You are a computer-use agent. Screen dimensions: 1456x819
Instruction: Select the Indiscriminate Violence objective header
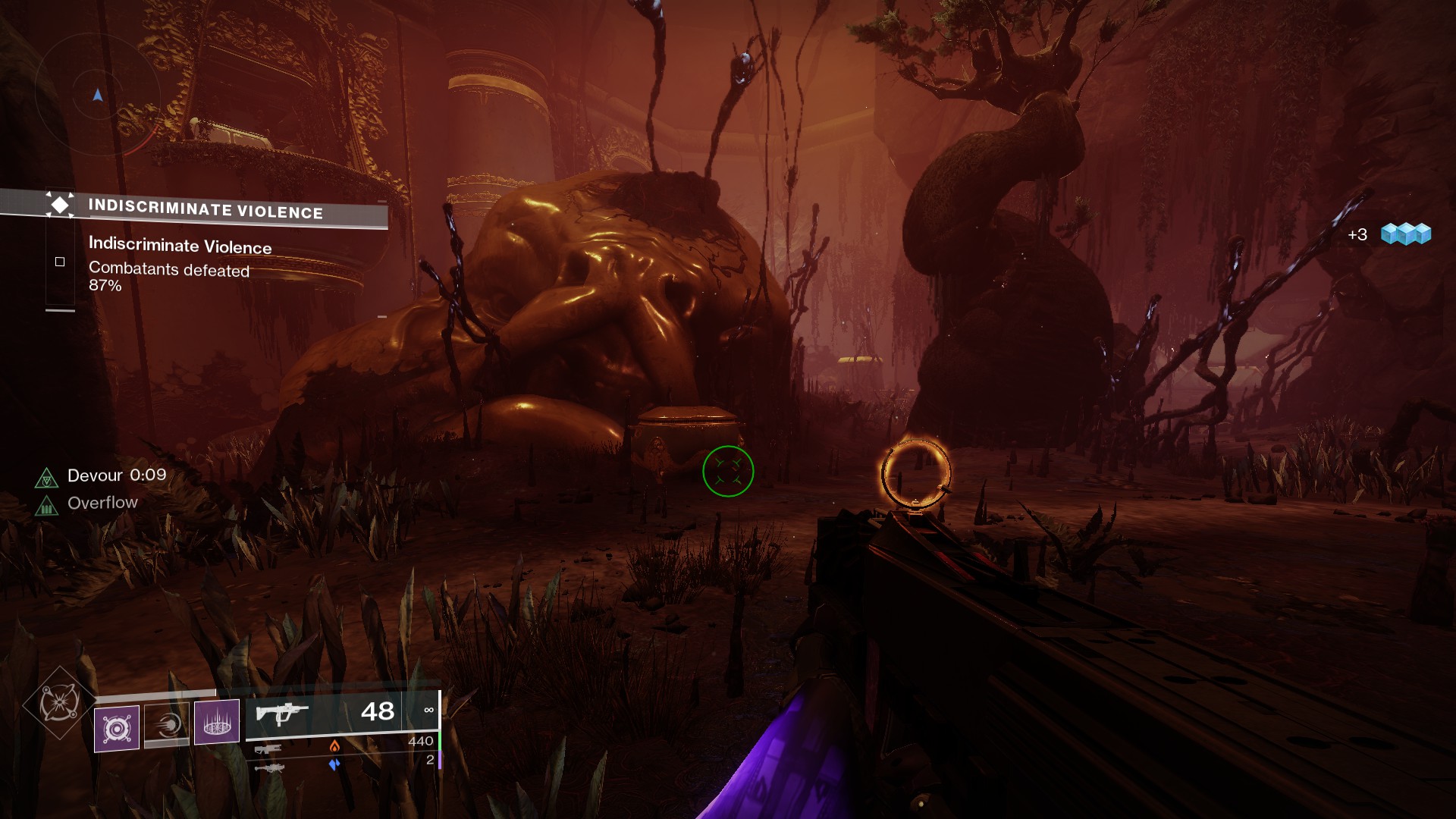point(205,209)
